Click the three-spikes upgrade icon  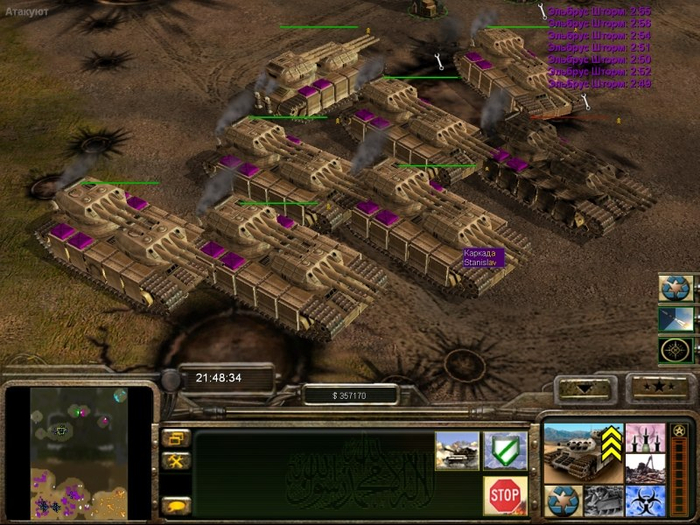coord(644,438)
